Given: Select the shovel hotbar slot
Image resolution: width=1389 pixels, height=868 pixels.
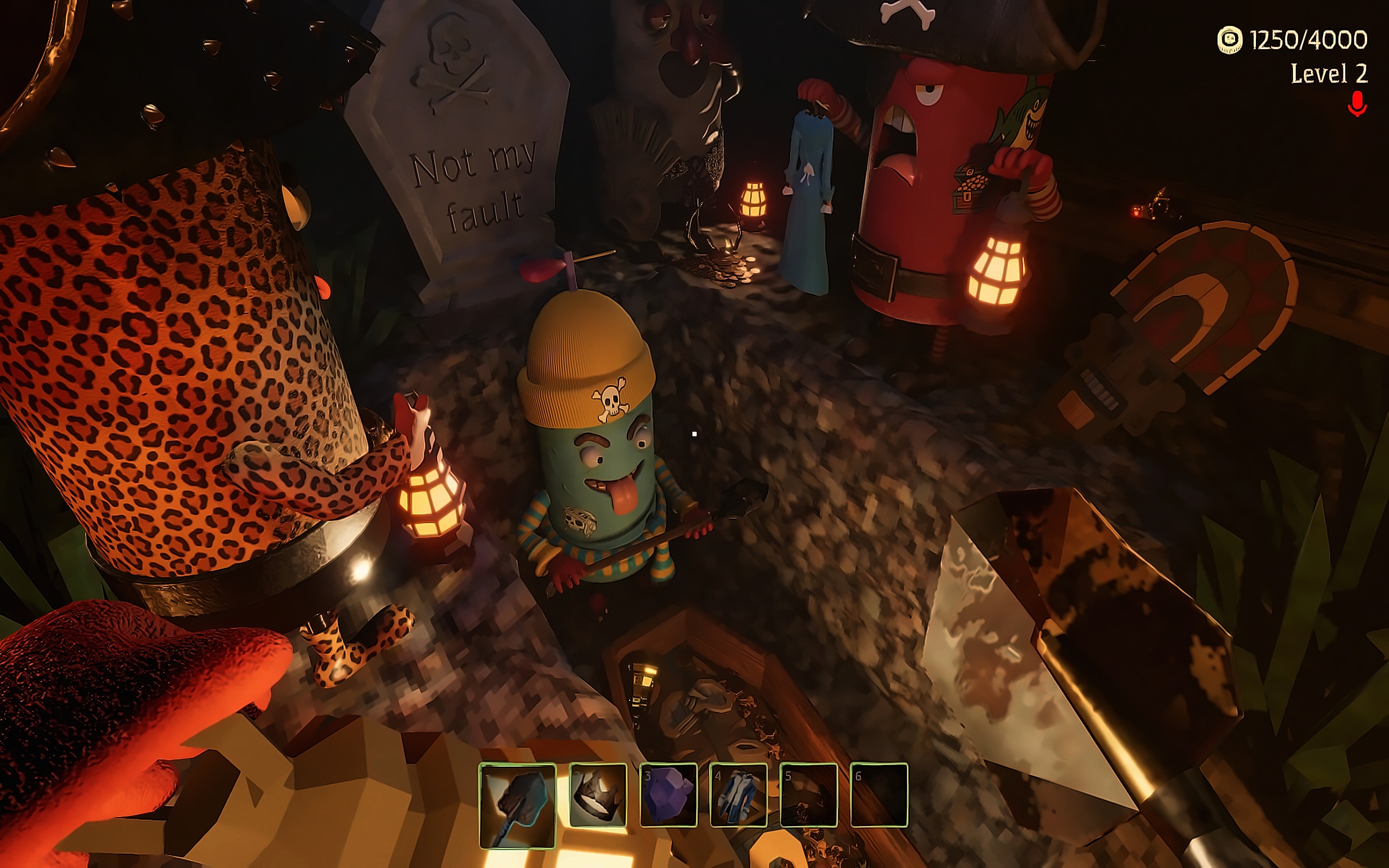Looking at the screenshot, I should [x=517, y=805].
